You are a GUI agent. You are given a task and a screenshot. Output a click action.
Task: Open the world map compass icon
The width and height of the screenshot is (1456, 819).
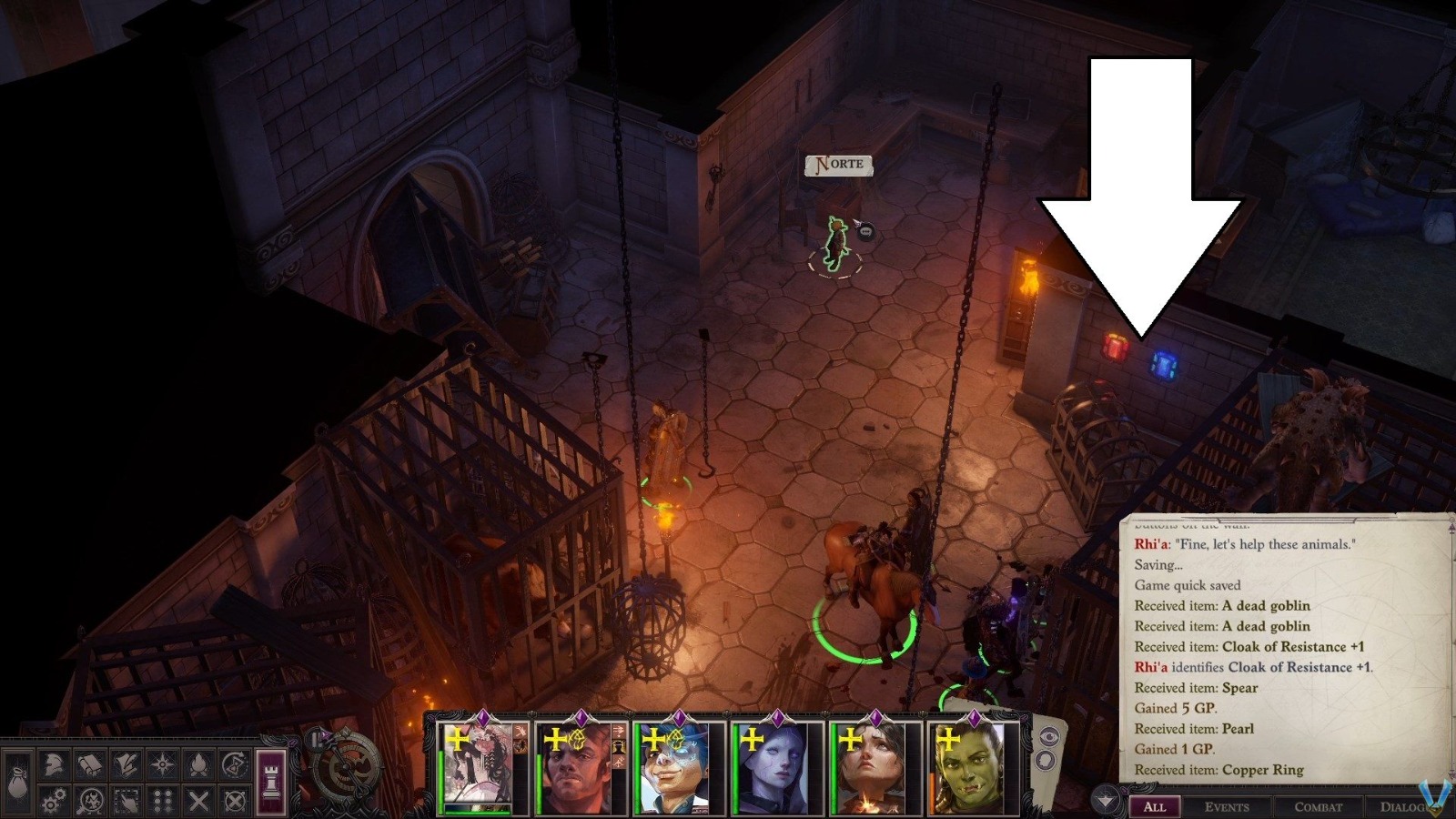click(163, 764)
